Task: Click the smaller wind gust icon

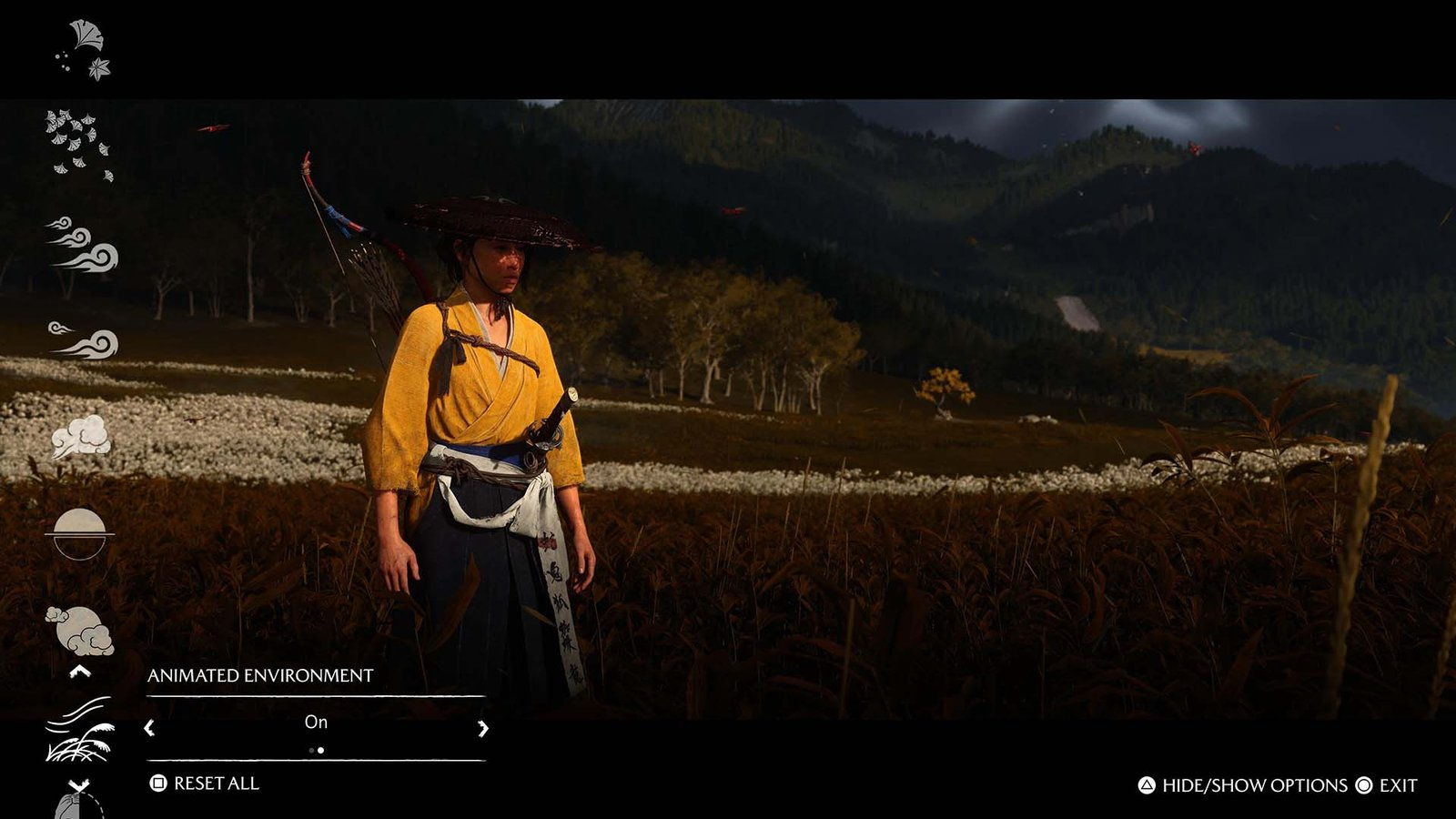Action: click(x=80, y=341)
